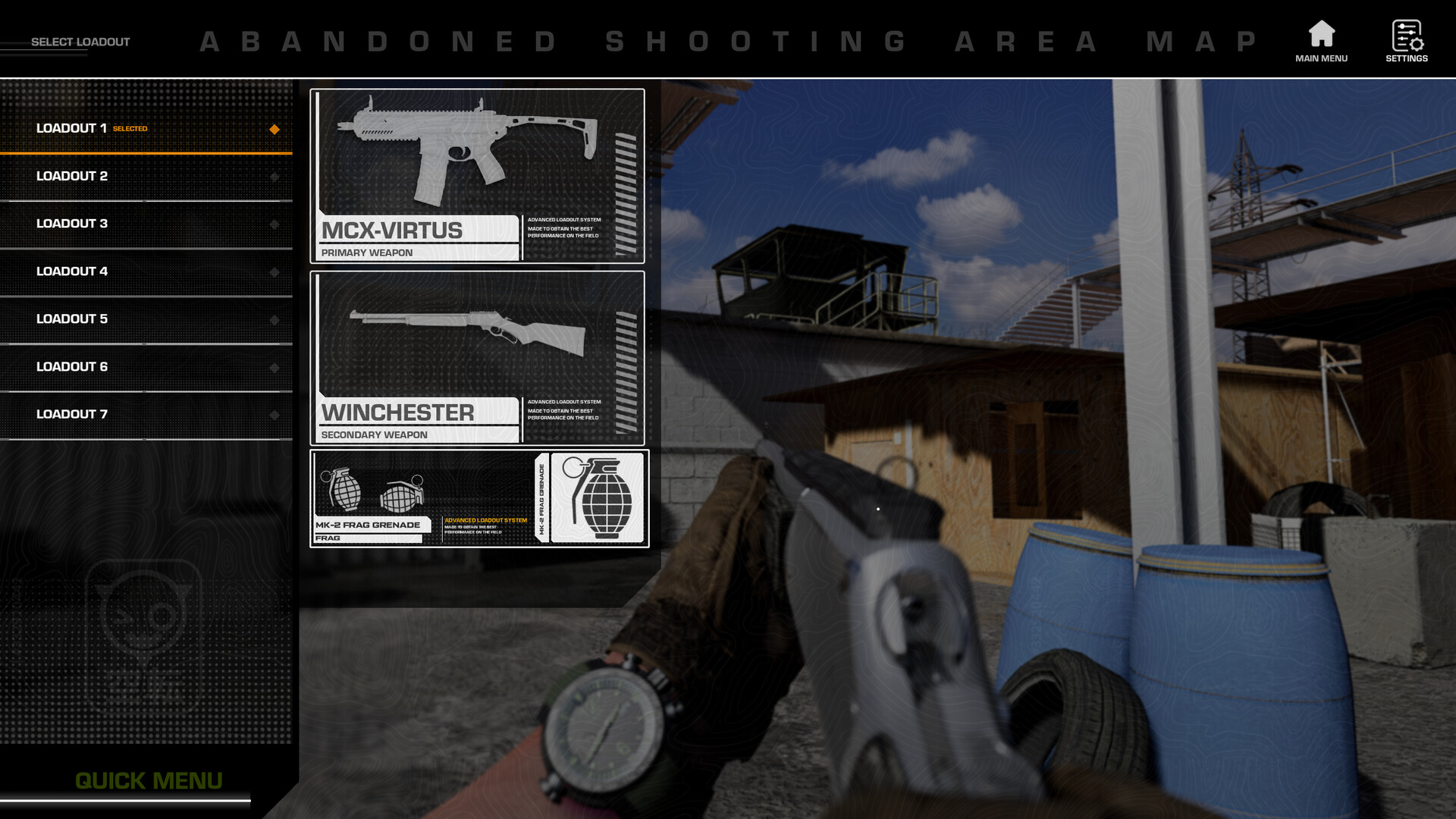Click the Main Menu home icon
This screenshot has width=1456, height=819.
tap(1321, 35)
